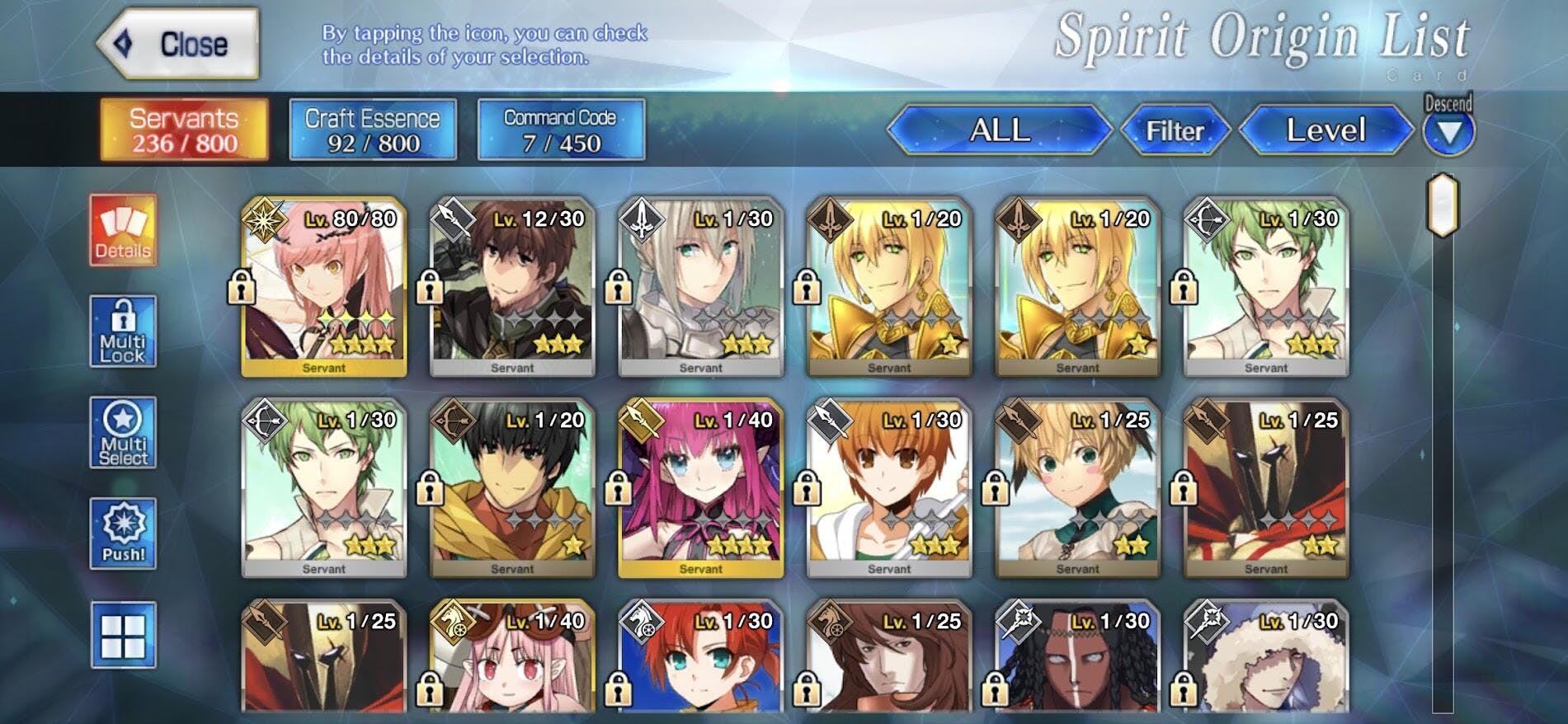Enable Multi Select mode
This screenshot has height=724, width=1568.
pyautogui.click(x=123, y=433)
